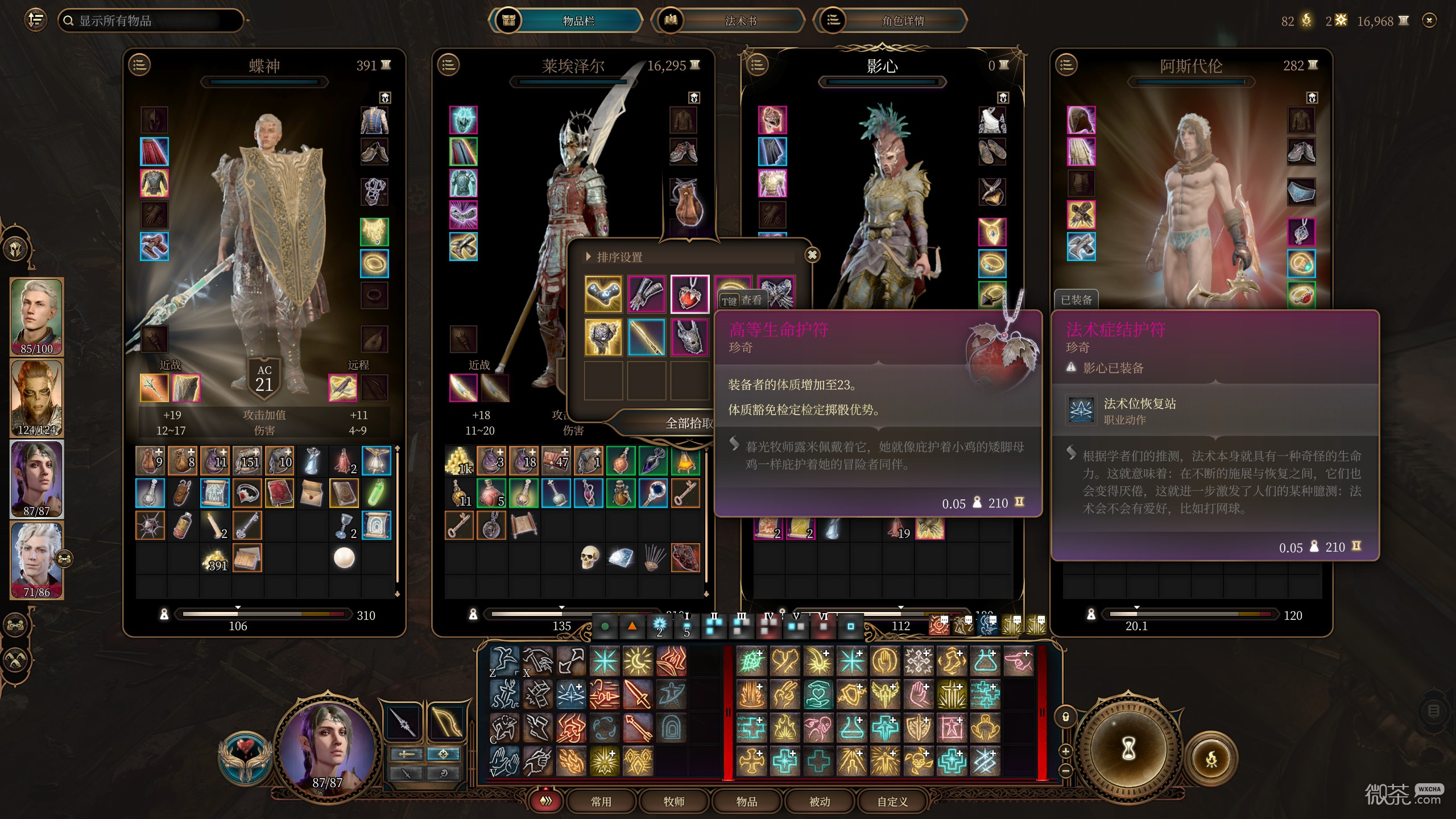
Task: Close the inventory screen
Action: 1429,20
